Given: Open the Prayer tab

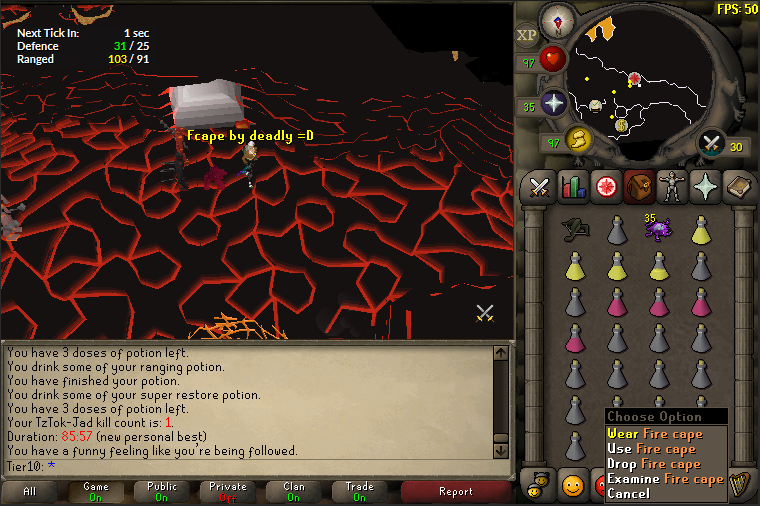Looking at the screenshot, I should (x=703, y=186).
